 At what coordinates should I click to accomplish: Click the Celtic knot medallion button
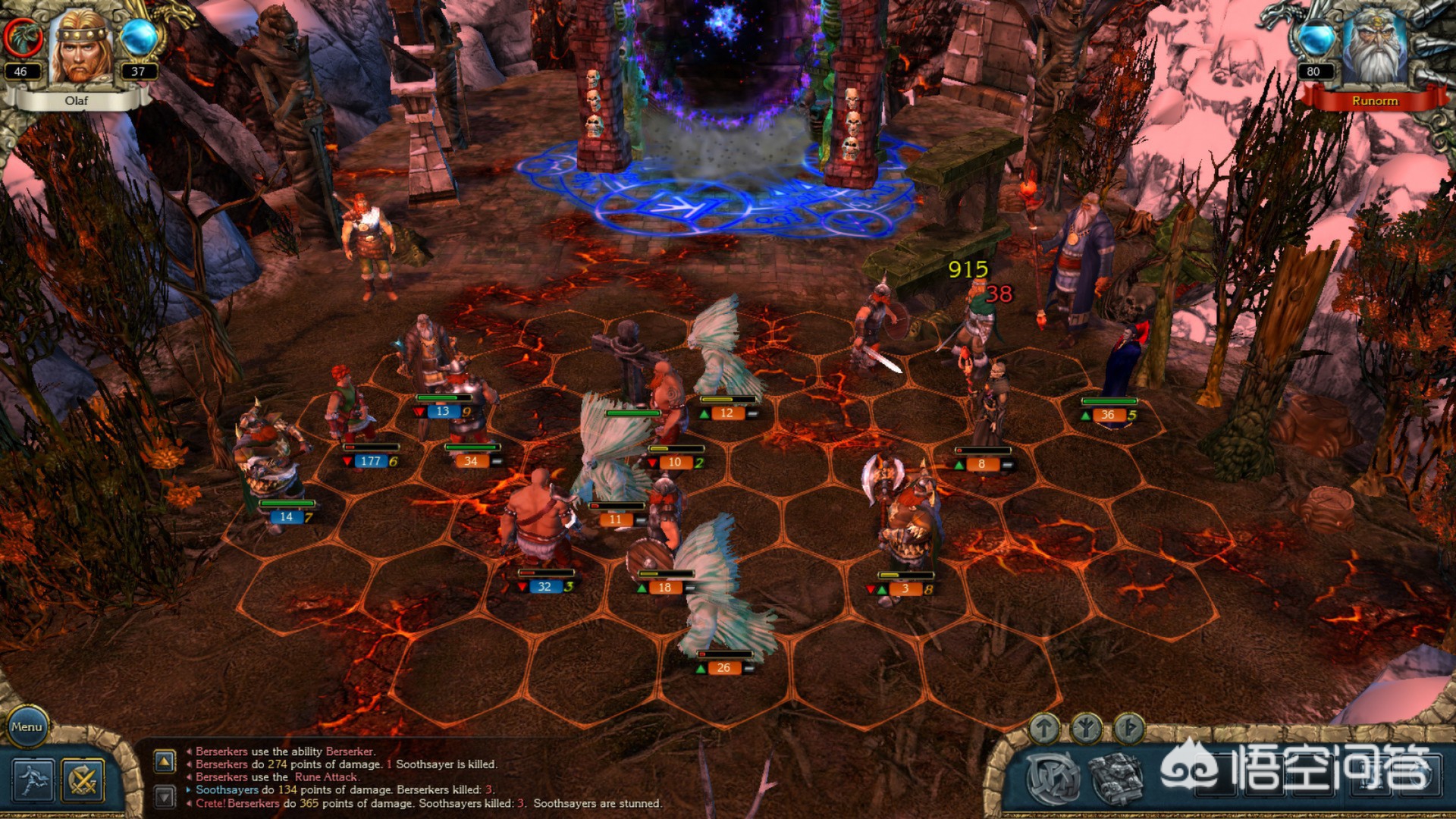tap(1053, 779)
